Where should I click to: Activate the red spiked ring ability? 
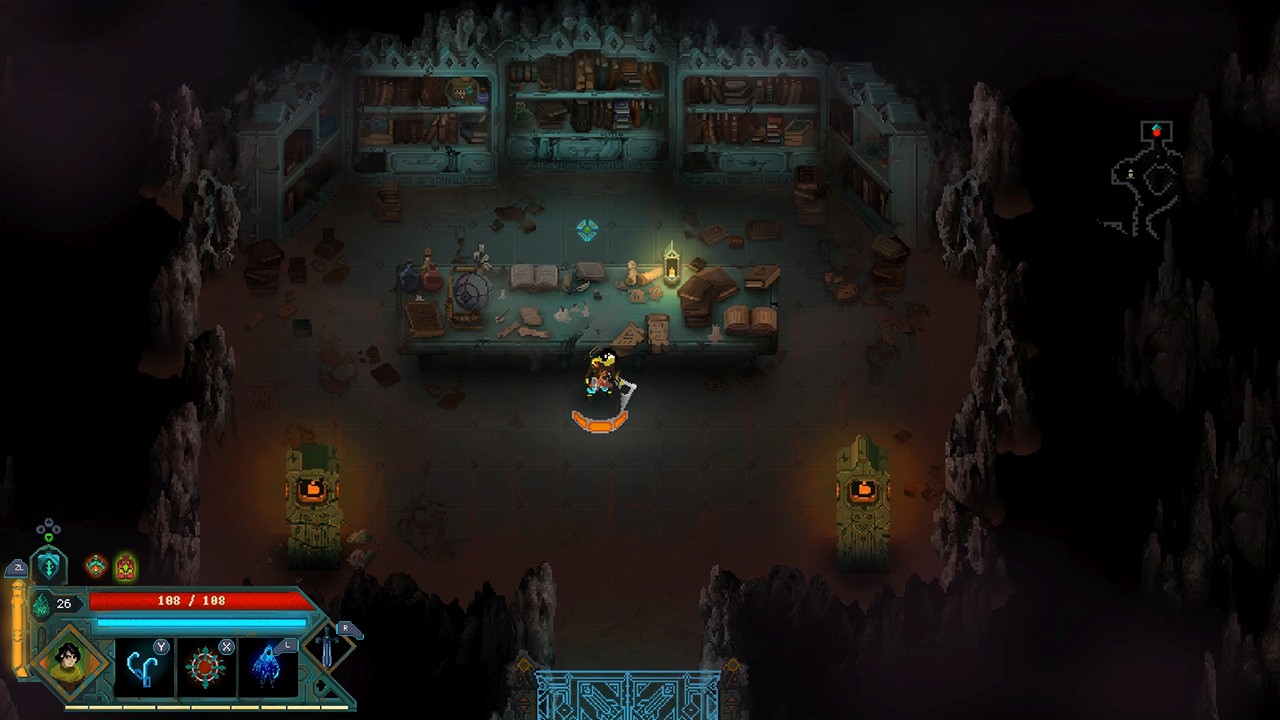(206, 665)
